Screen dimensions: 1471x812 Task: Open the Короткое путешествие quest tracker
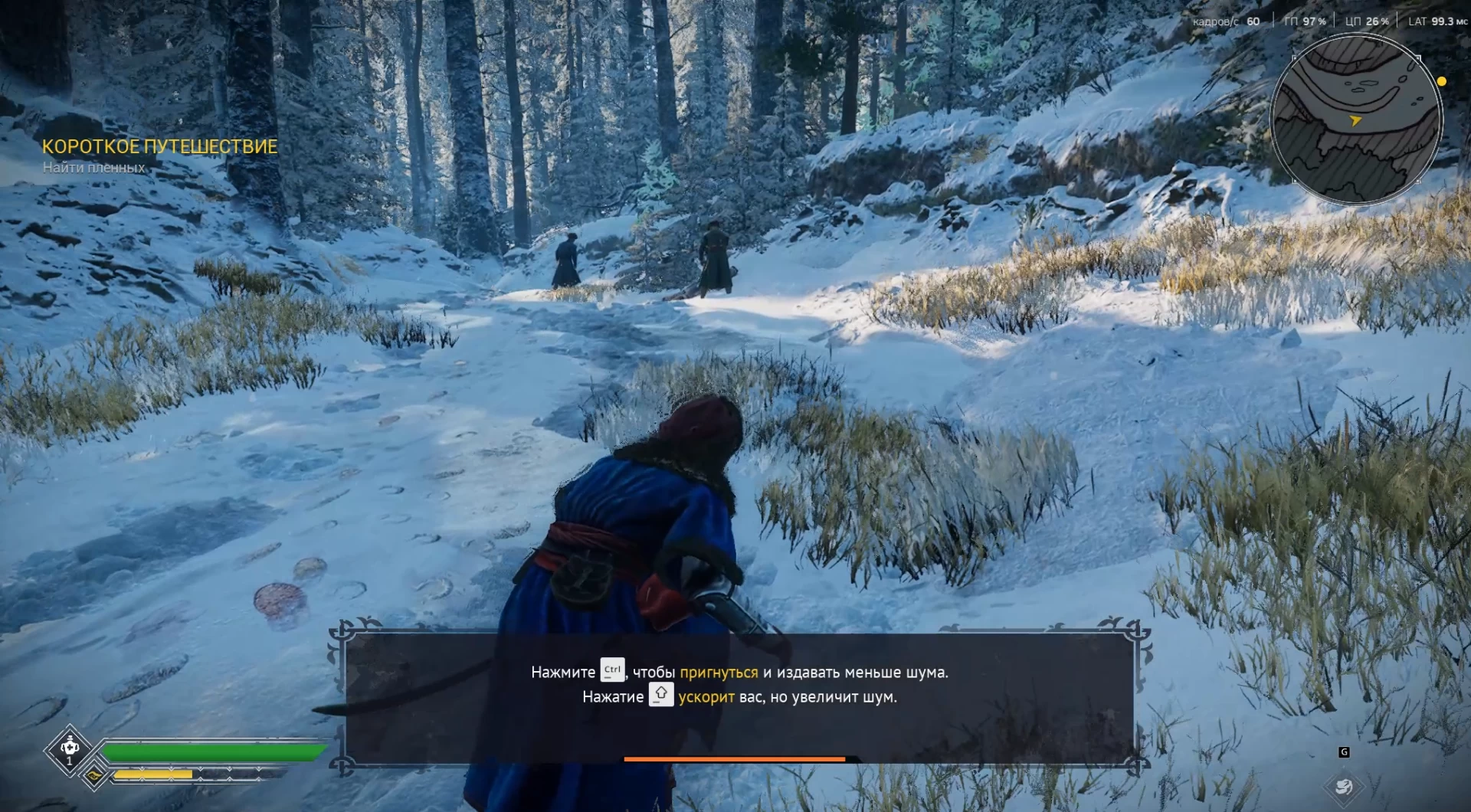point(159,146)
